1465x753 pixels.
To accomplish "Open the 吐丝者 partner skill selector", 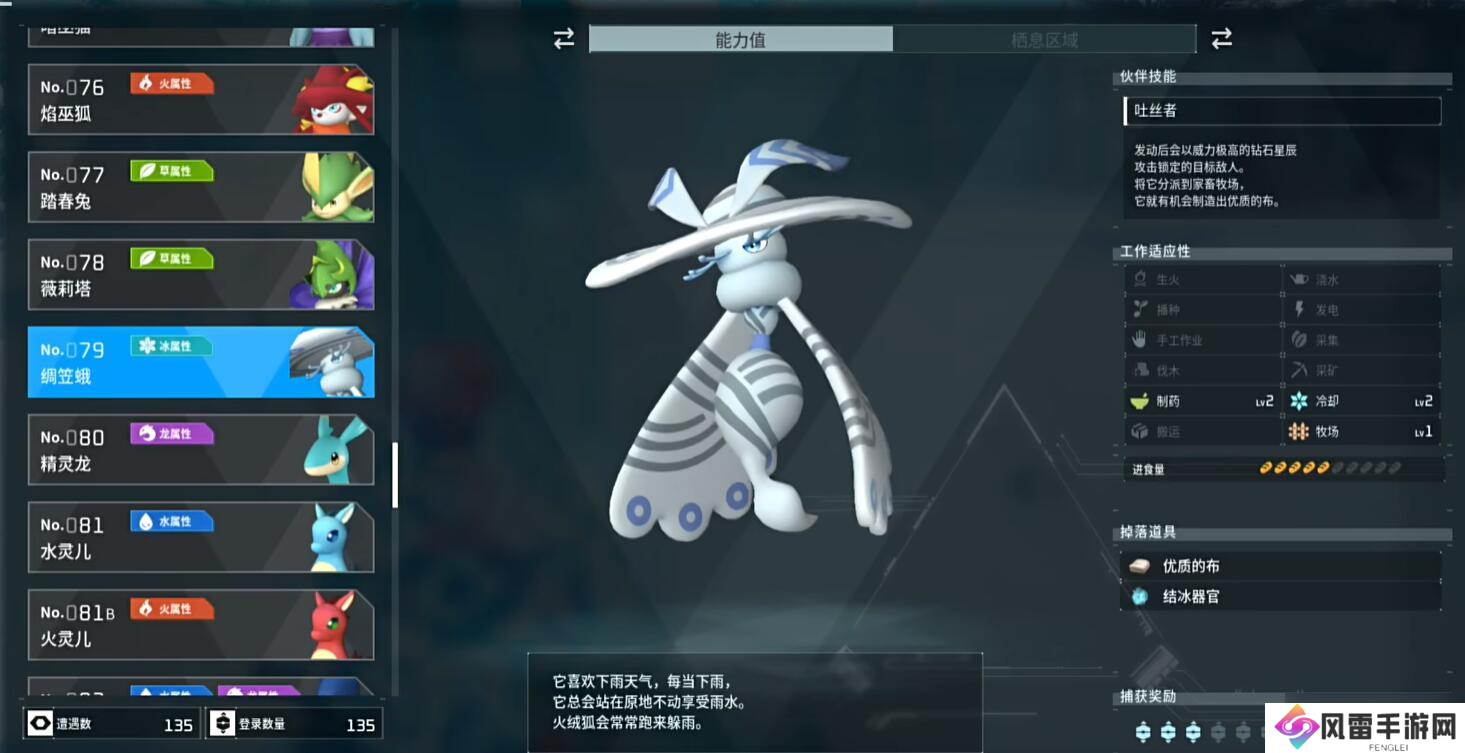I will pyautogui.click(x=1281, y=111).
